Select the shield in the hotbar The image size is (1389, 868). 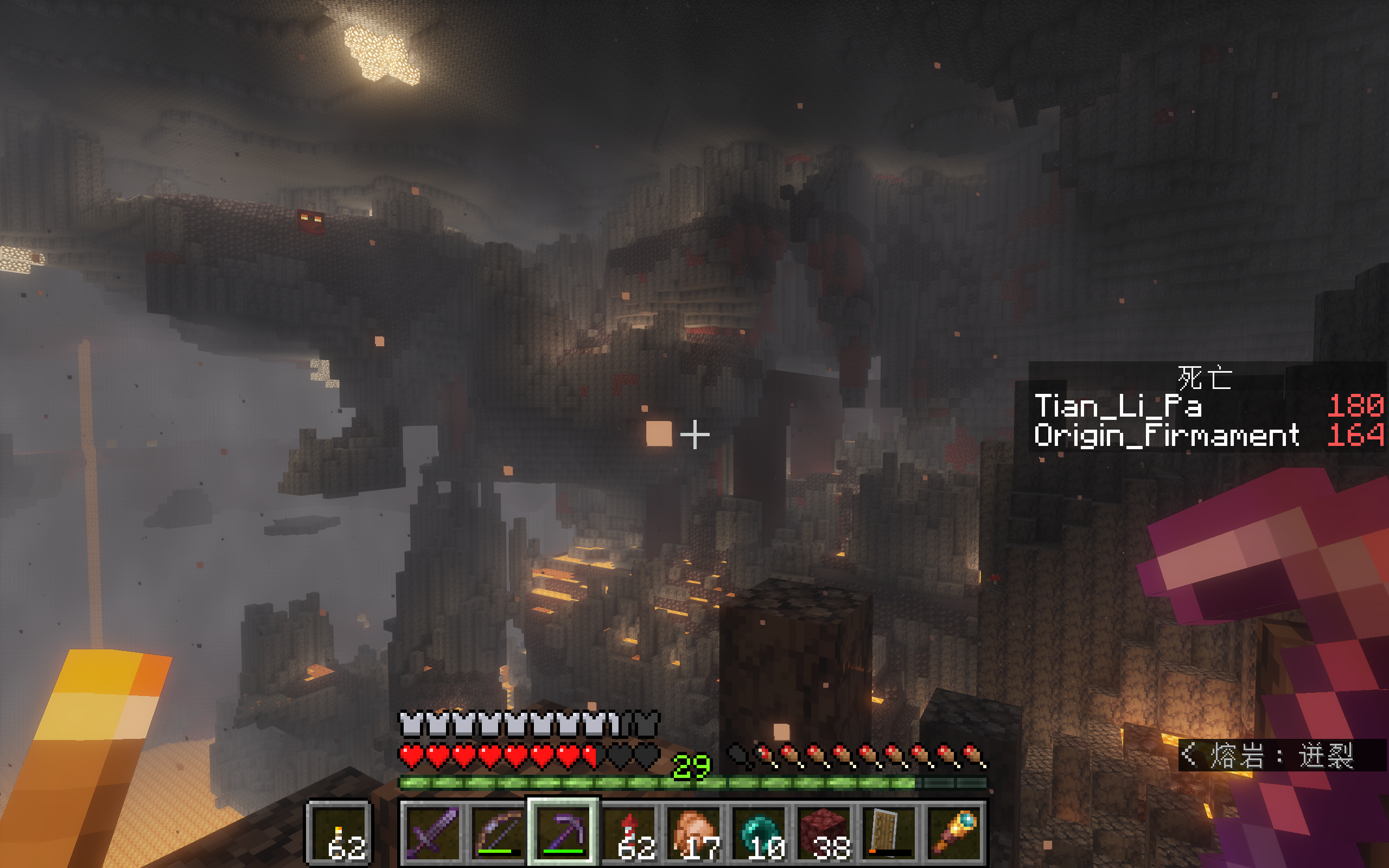point(889,832)
